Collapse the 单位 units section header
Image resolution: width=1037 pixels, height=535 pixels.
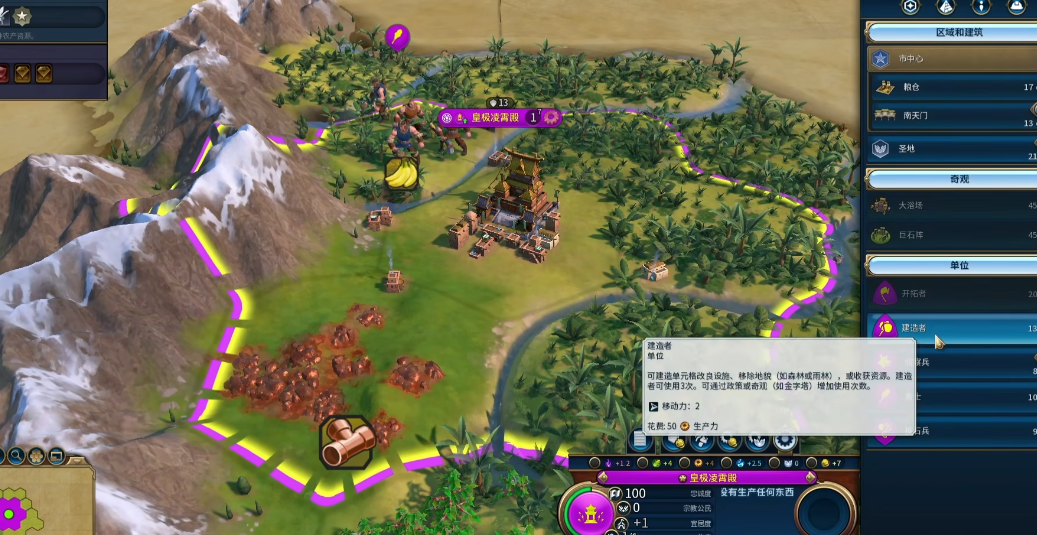click(950, 266)
